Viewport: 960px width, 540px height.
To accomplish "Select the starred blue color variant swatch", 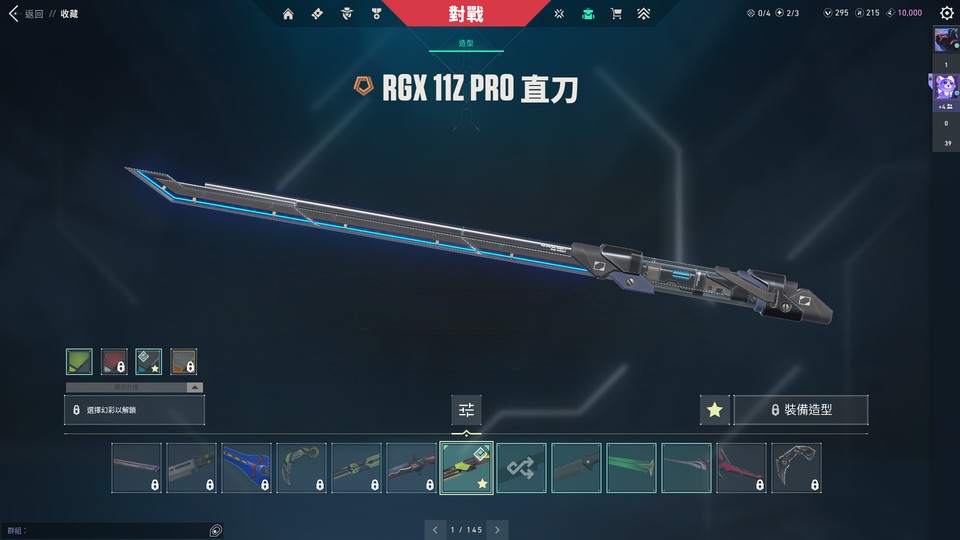I will click(x=149, y=361).
